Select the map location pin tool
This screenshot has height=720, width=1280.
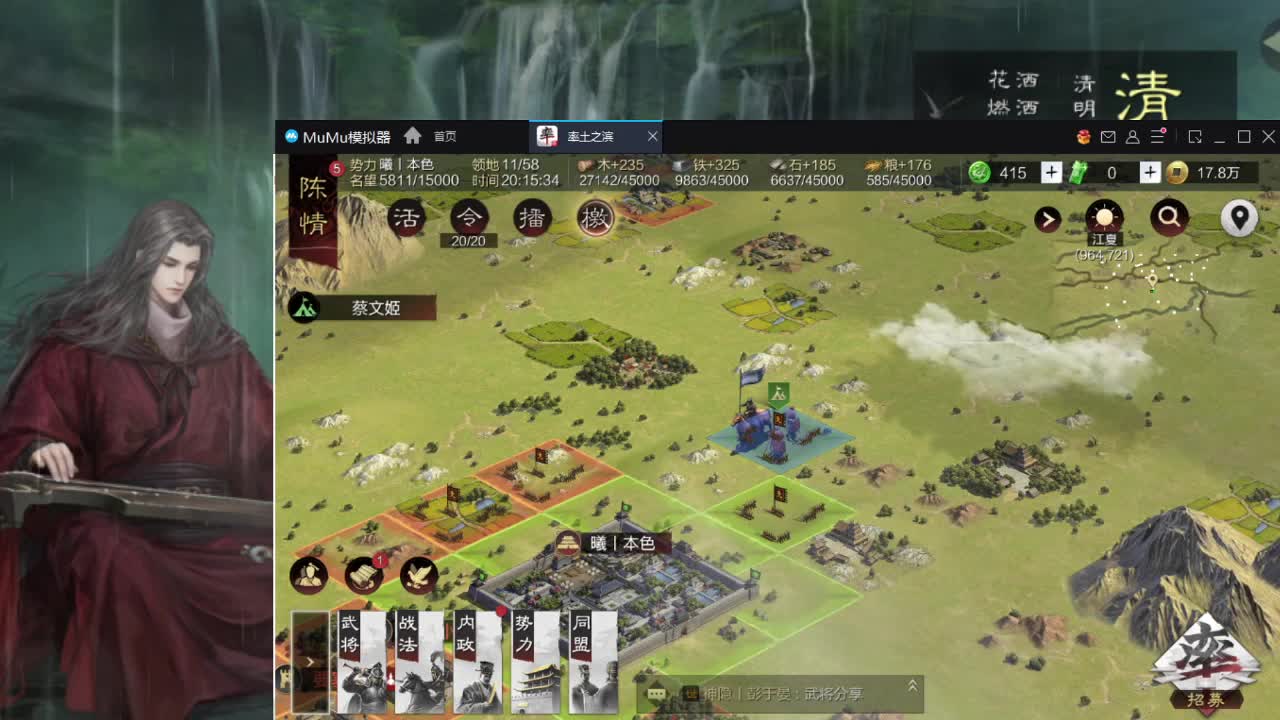(1237, 216)
